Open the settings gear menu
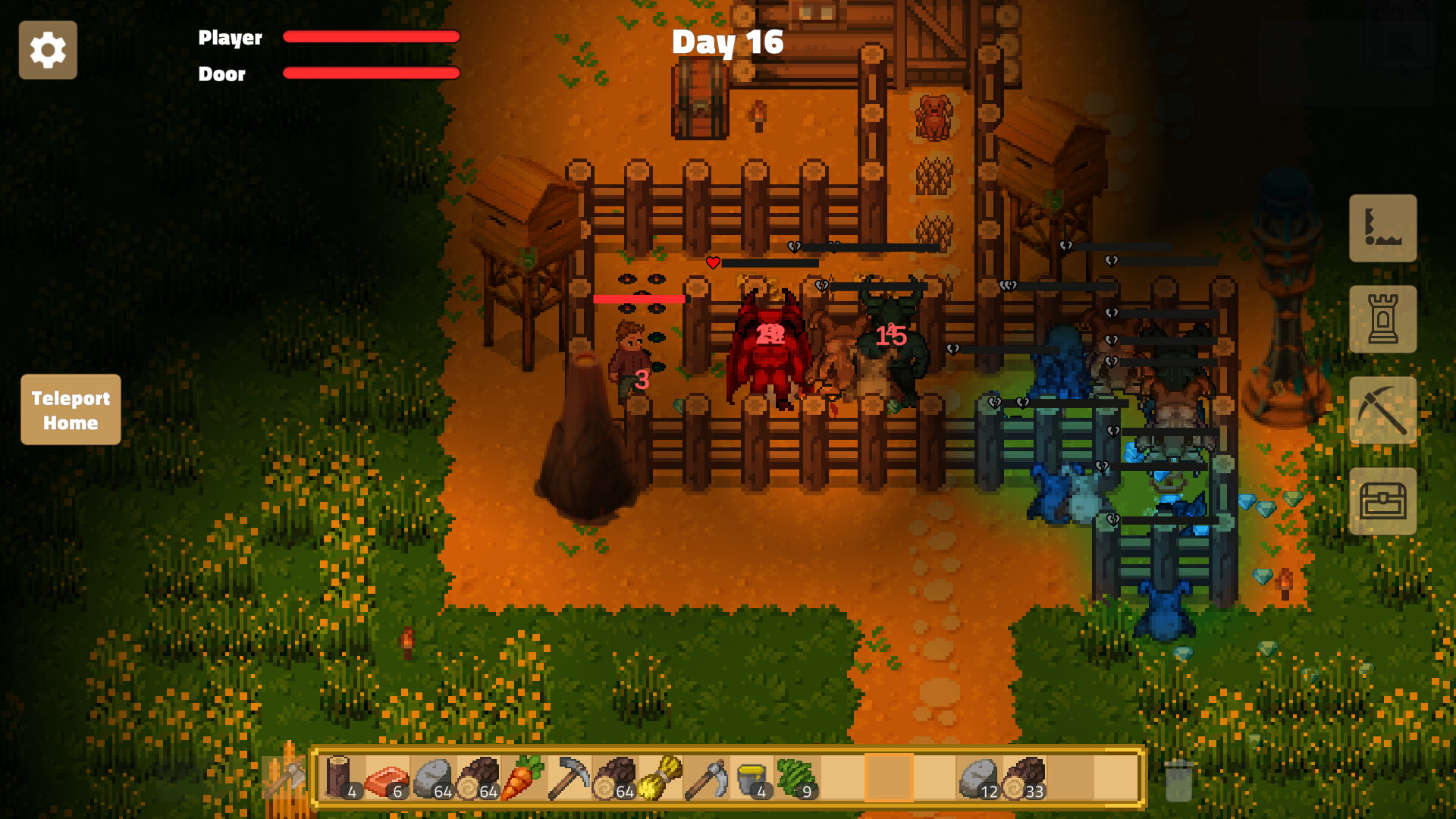The image size is (1456, 819). [x=48, y=49]
